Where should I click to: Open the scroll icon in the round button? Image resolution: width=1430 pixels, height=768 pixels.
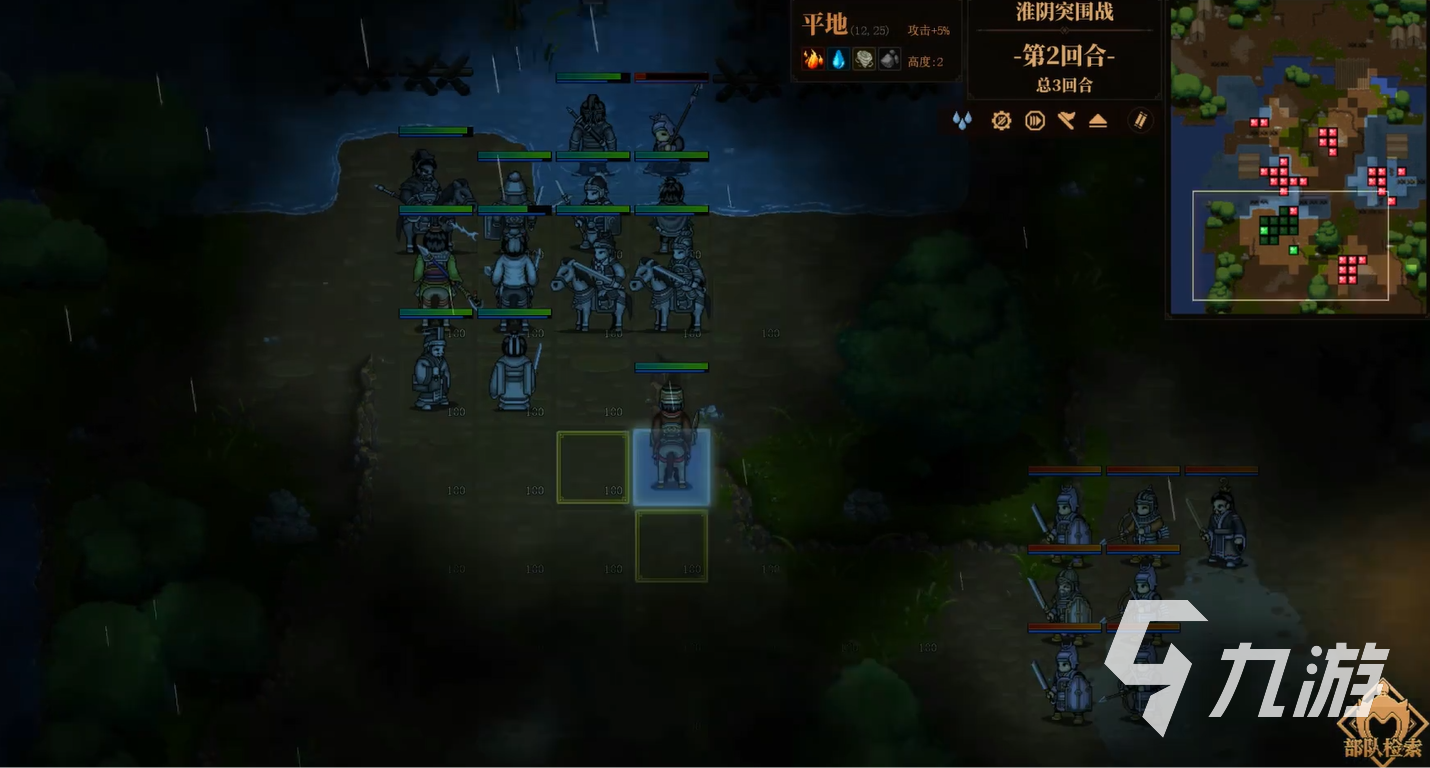click(x=1141, y=121)
